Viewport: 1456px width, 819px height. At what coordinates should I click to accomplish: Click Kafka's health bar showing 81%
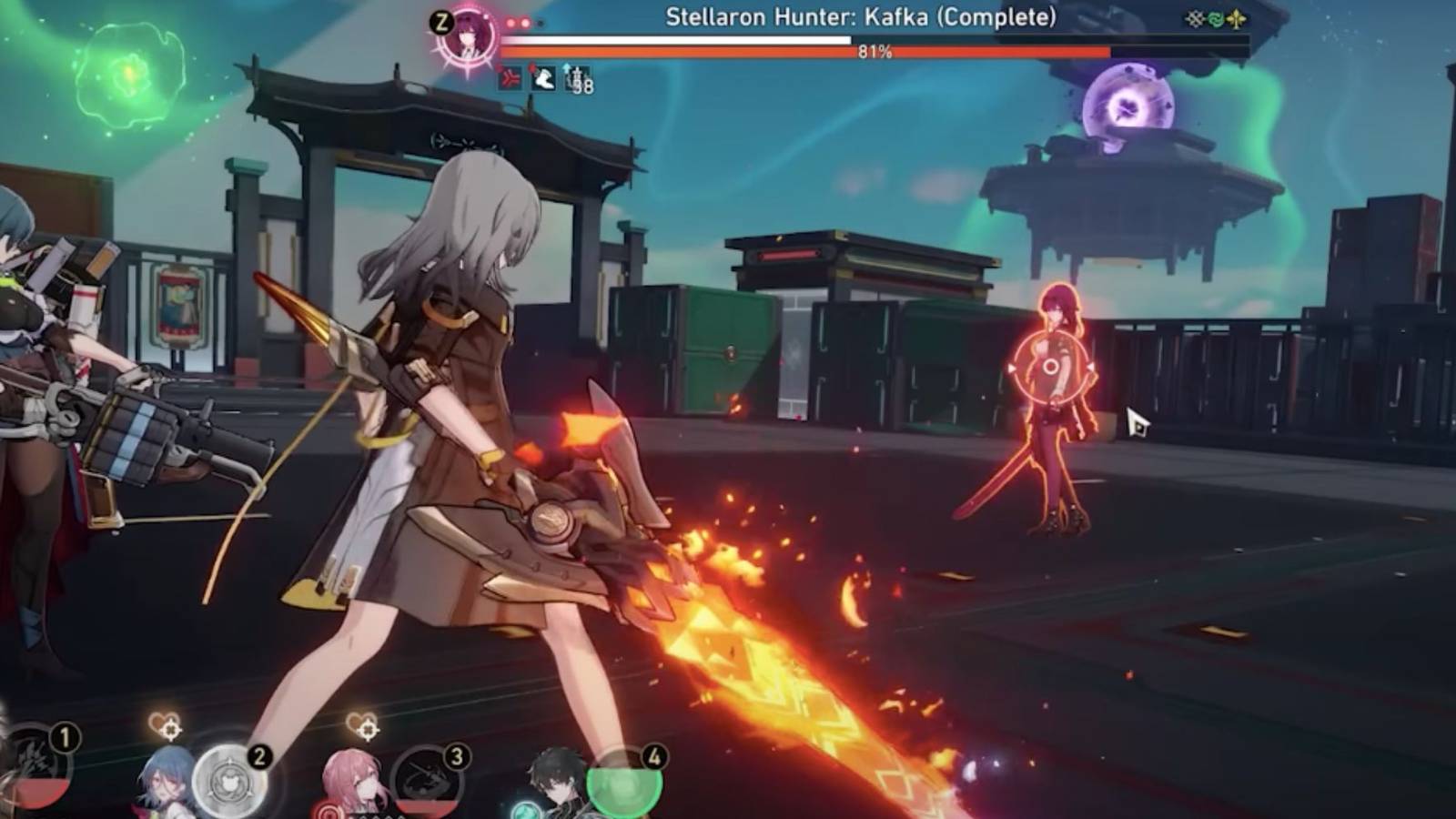(874, 53)
